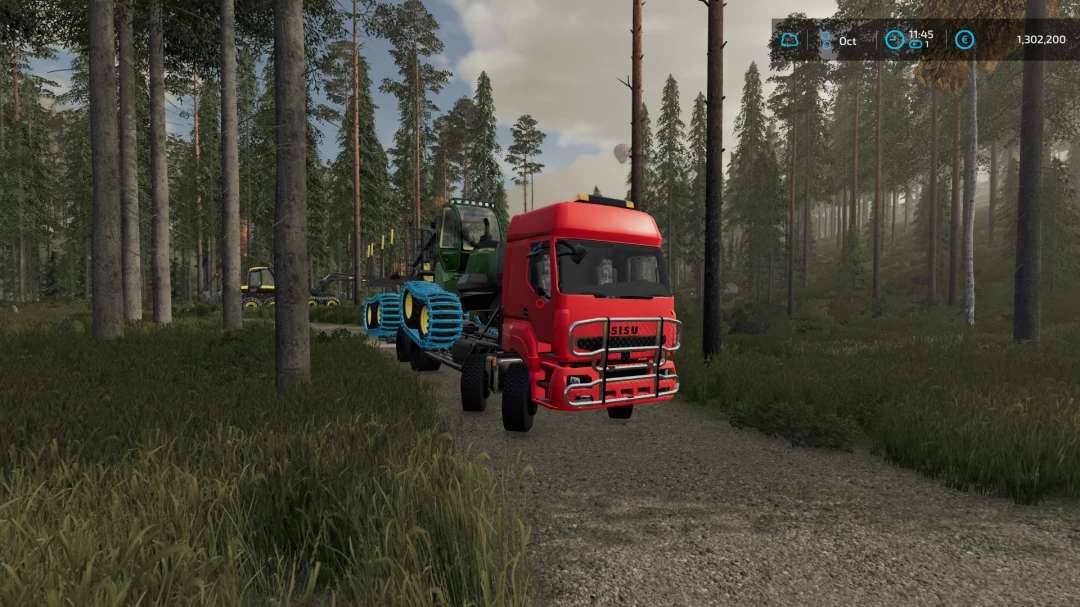The height and width of the screenshot is (607, 1080).
Task: Click the clock icon in the HUD
Action: point(894,40)
